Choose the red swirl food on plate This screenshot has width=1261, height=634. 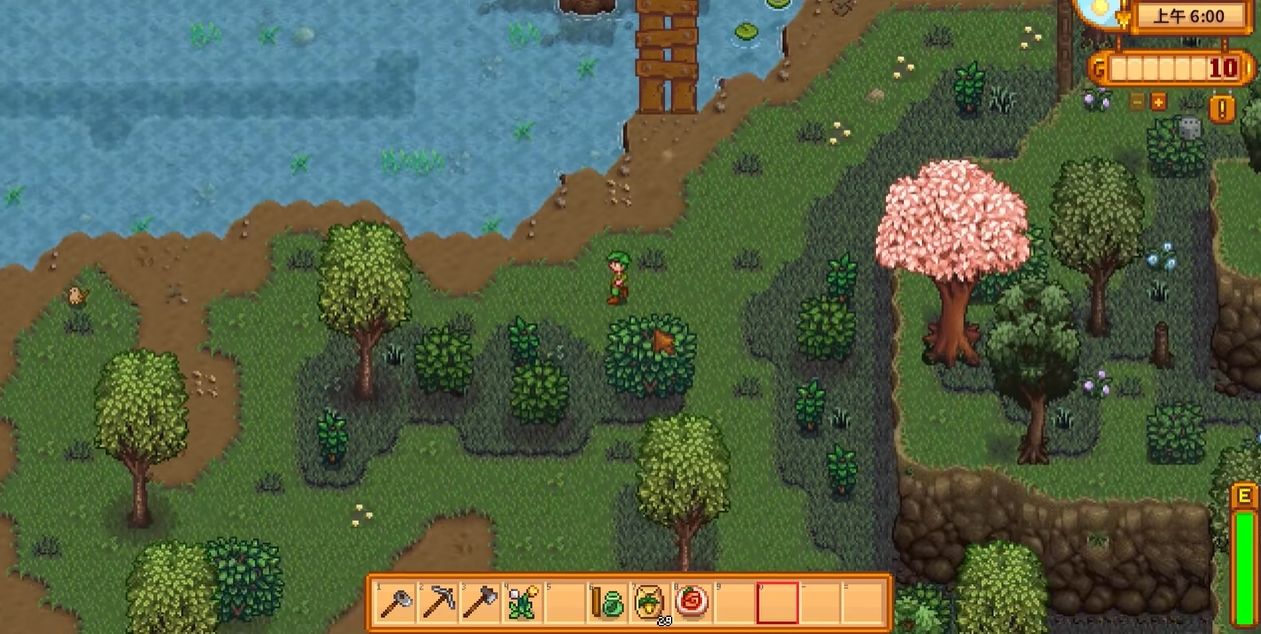[691, 602]
